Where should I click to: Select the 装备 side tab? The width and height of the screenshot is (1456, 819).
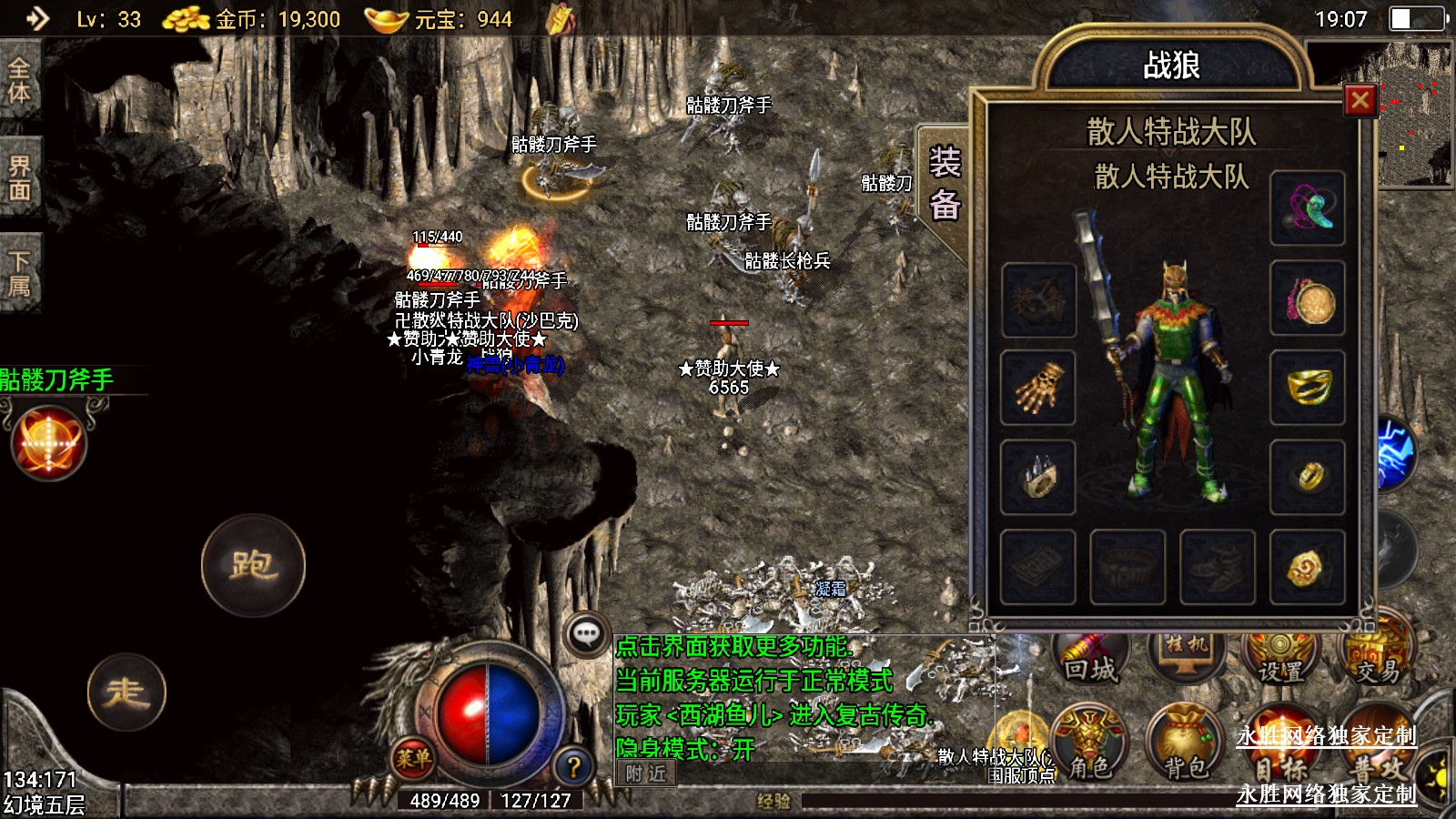pos(945,185)
